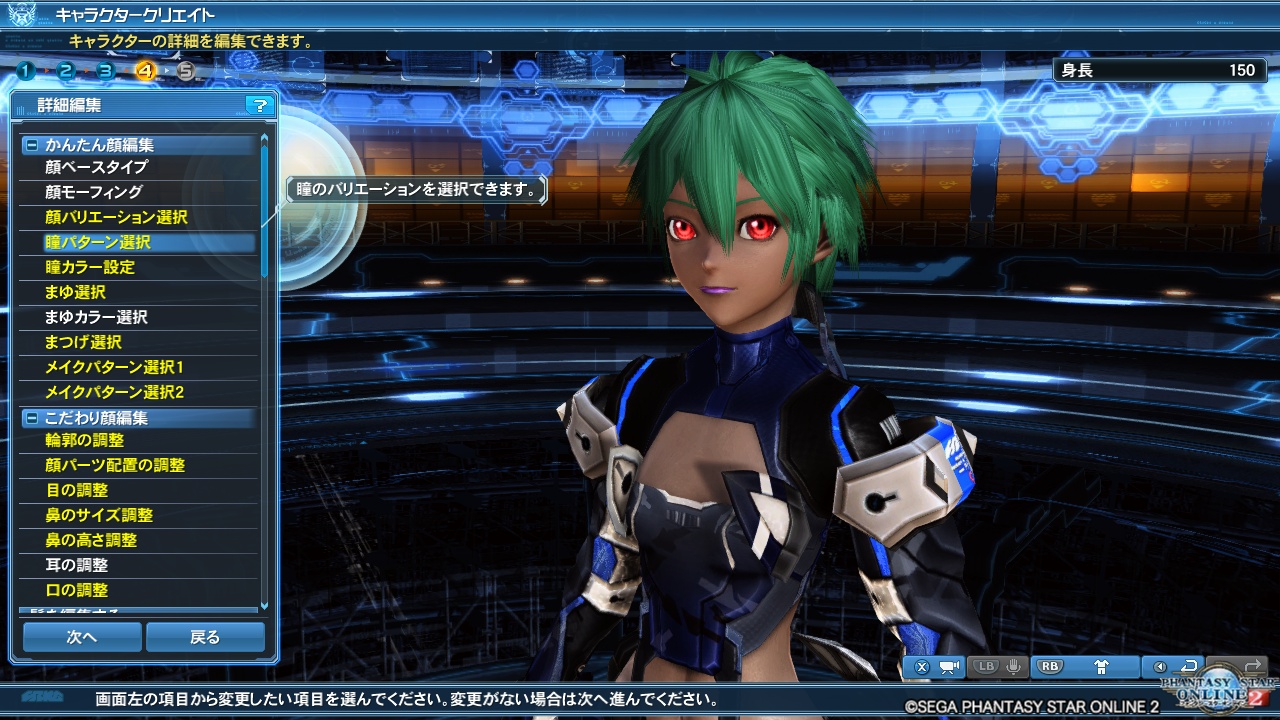Screen dimensions: 1280x720
Task: Click the 次へ next button
Action: [82, 637]
